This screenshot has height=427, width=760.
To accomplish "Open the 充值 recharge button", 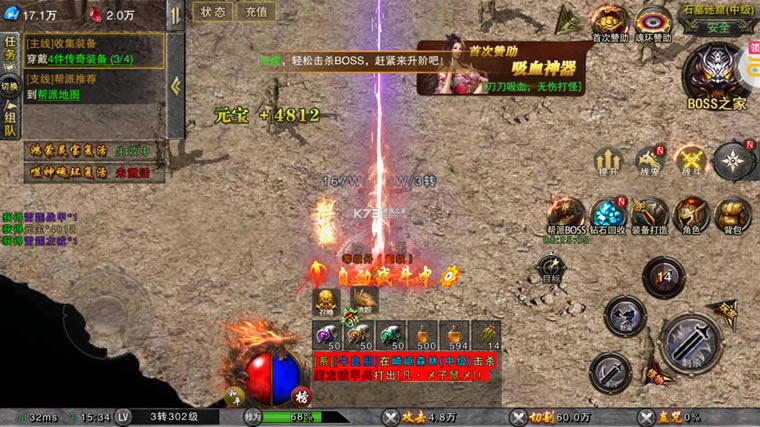I will tap(256, 12).
